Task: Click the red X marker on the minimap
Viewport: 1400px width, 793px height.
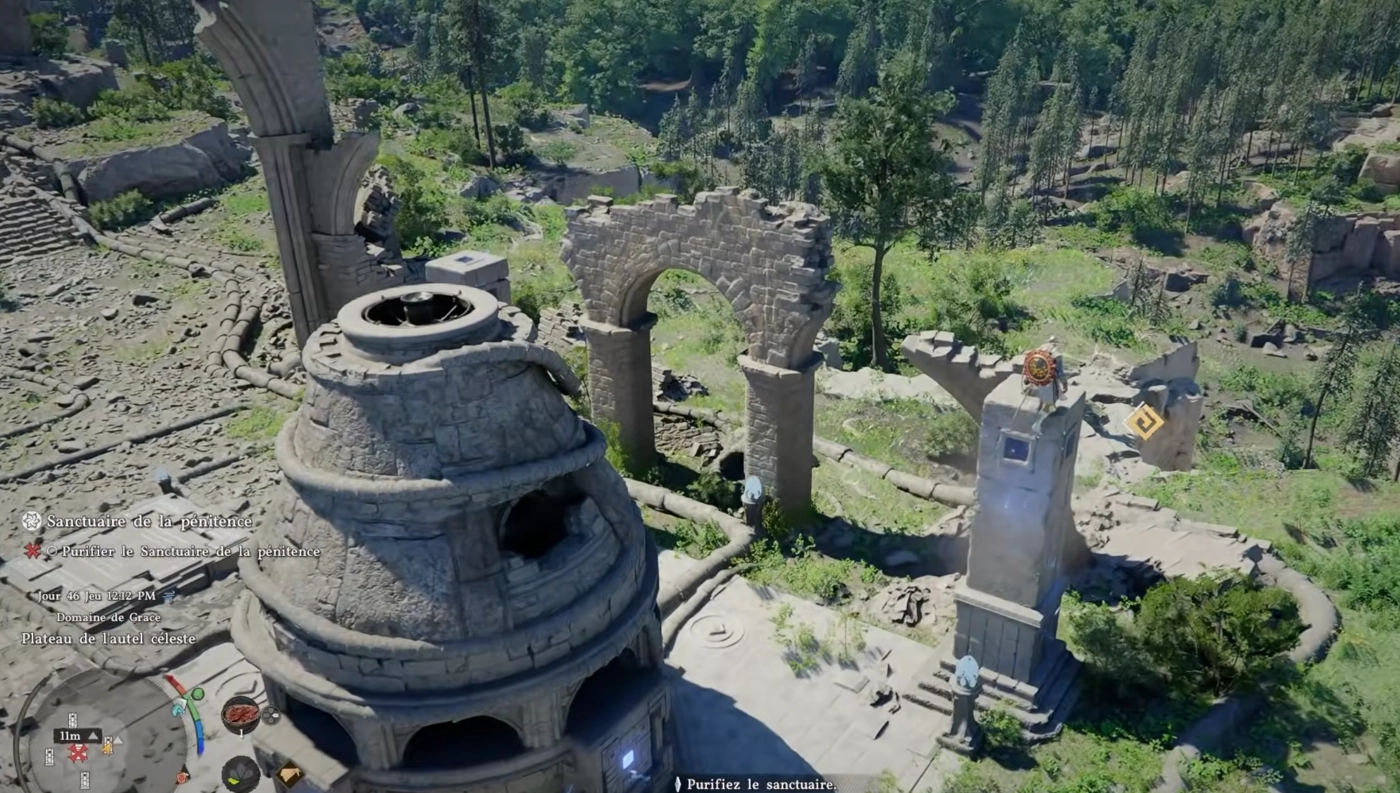Action: 77,753
